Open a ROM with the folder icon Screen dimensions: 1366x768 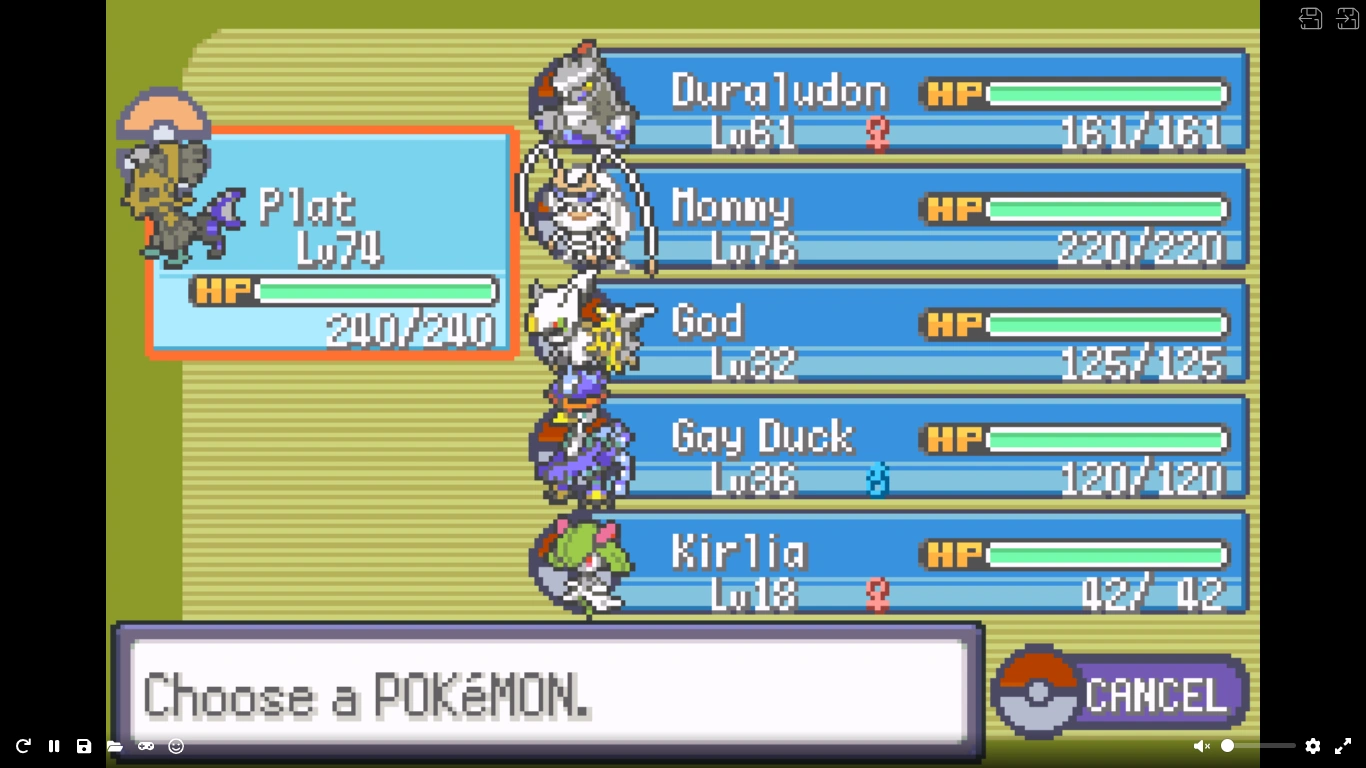pyautogui.click(x=114, y=746)
